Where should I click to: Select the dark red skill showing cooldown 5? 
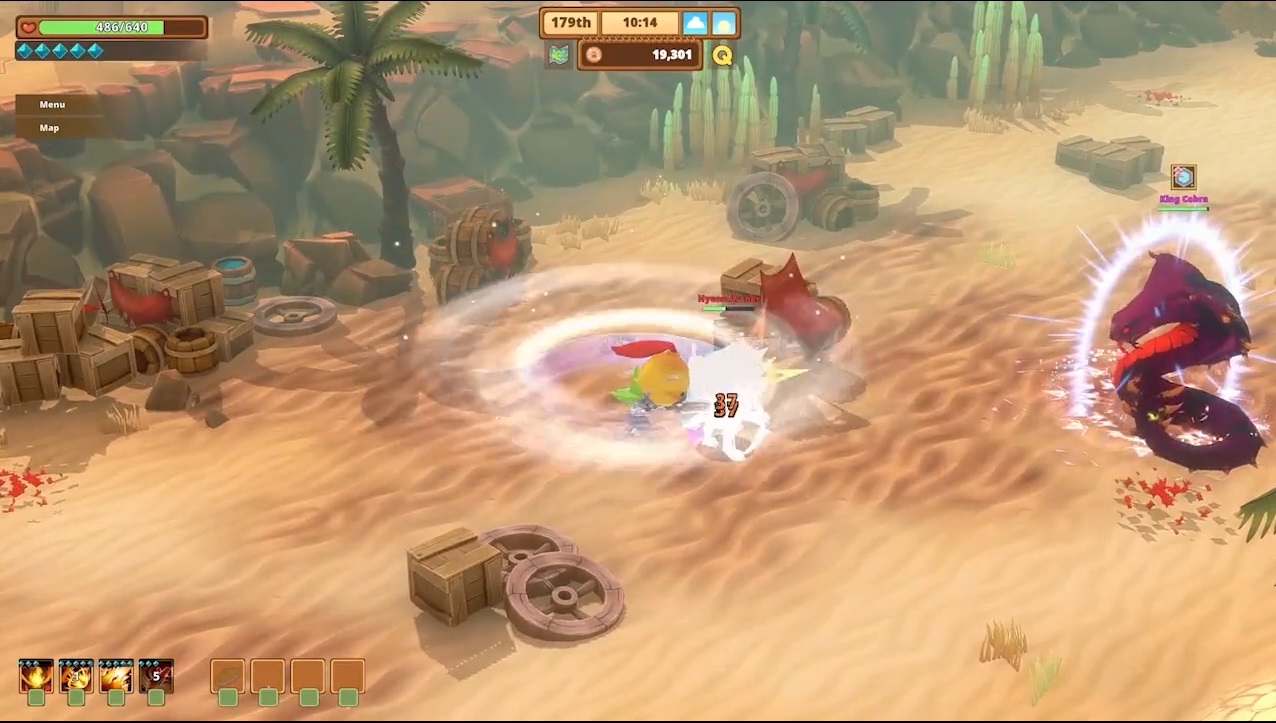tap(156, 676)
